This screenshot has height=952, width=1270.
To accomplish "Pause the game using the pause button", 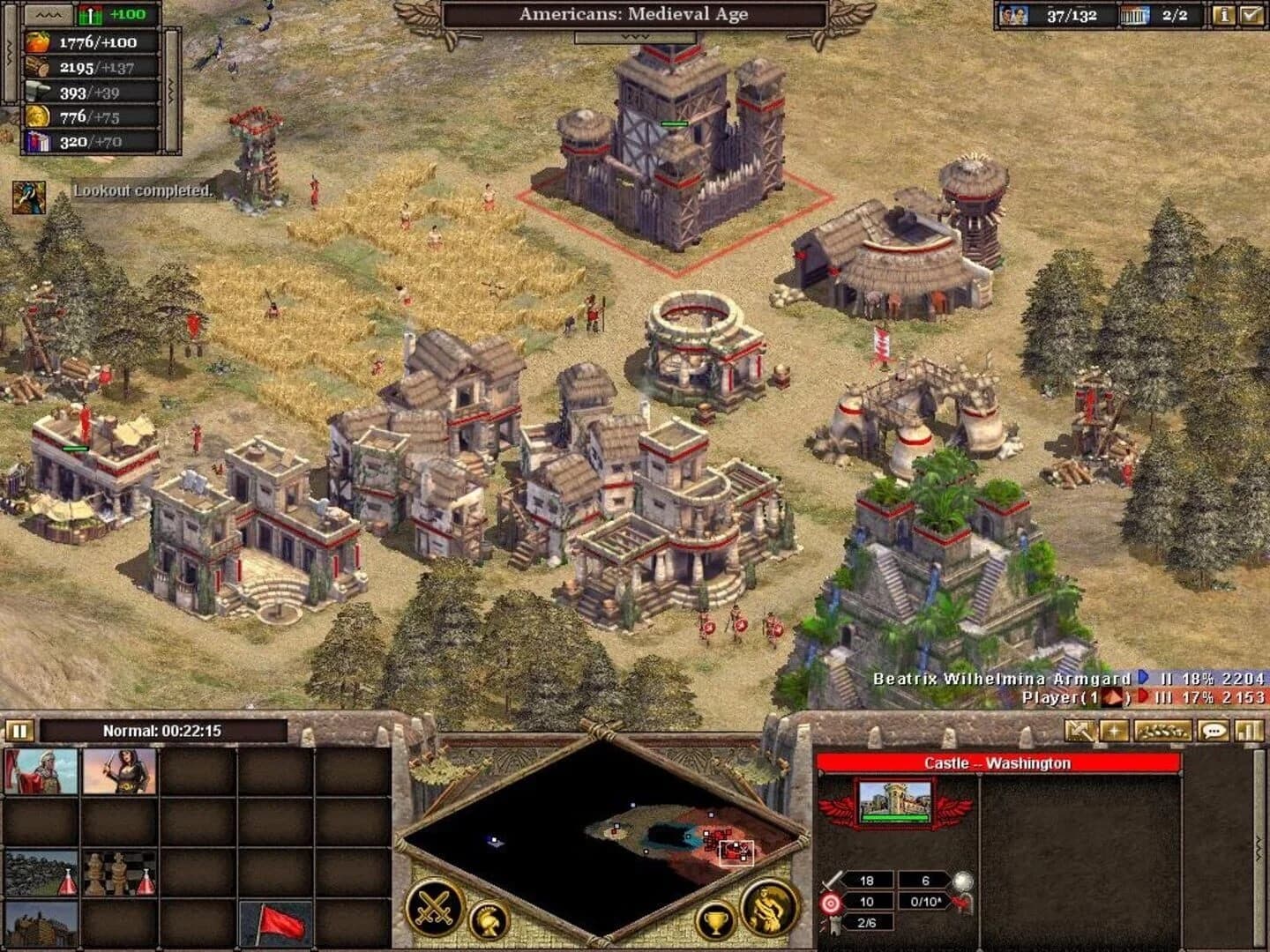I will (19, 730).
